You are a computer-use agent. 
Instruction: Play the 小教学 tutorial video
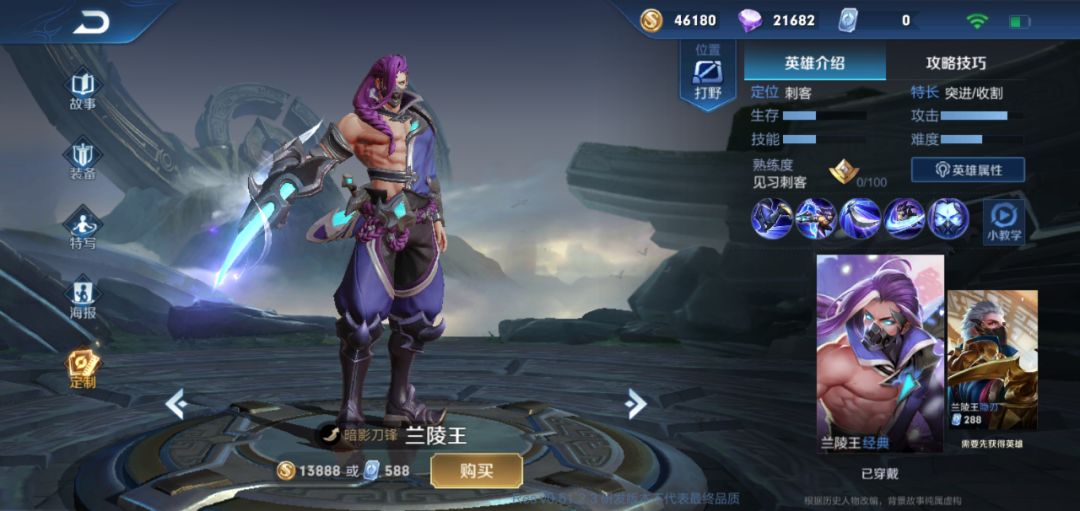pyautogui.click(x=1003, y=220)
